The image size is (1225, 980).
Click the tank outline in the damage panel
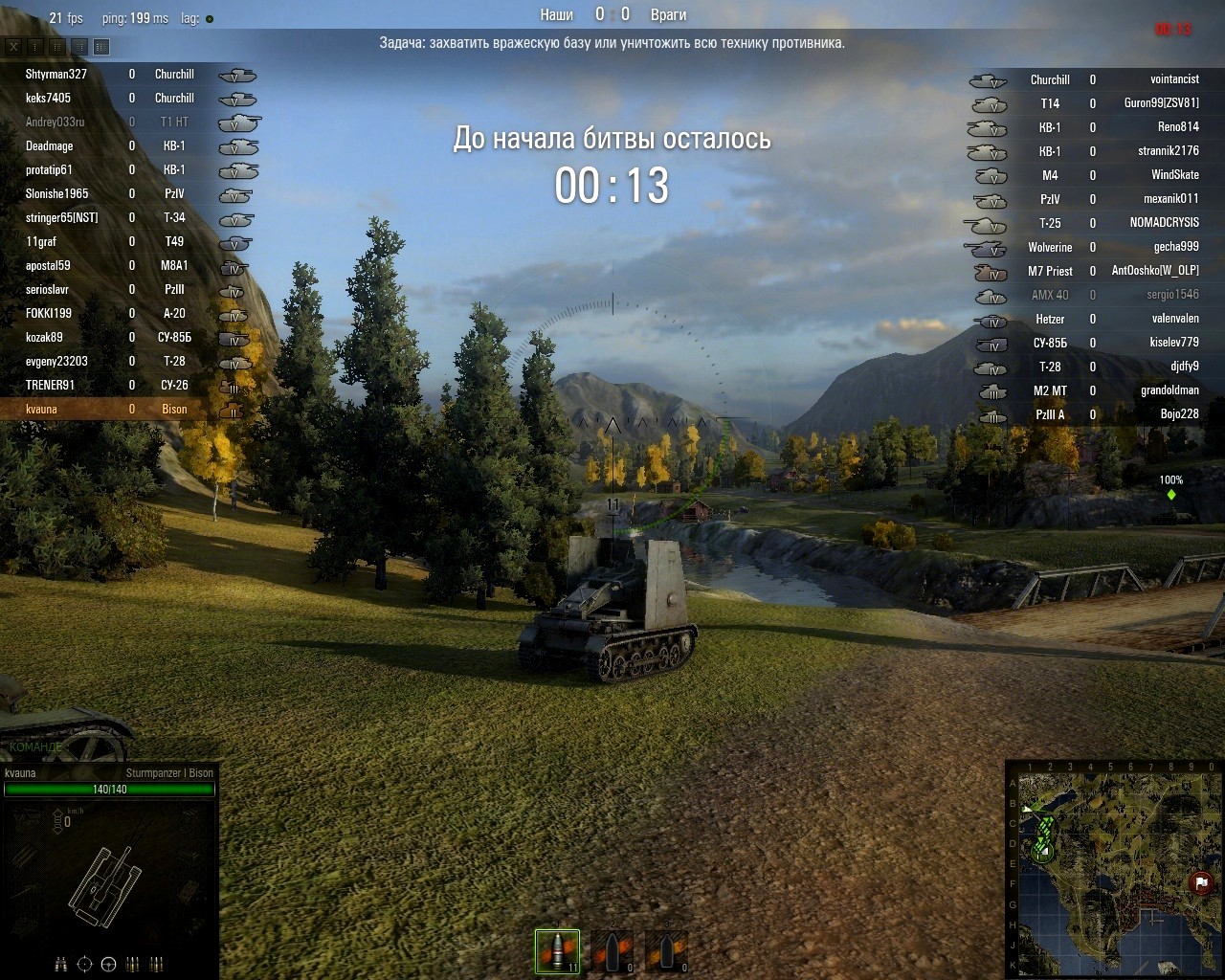coord(103,882)
